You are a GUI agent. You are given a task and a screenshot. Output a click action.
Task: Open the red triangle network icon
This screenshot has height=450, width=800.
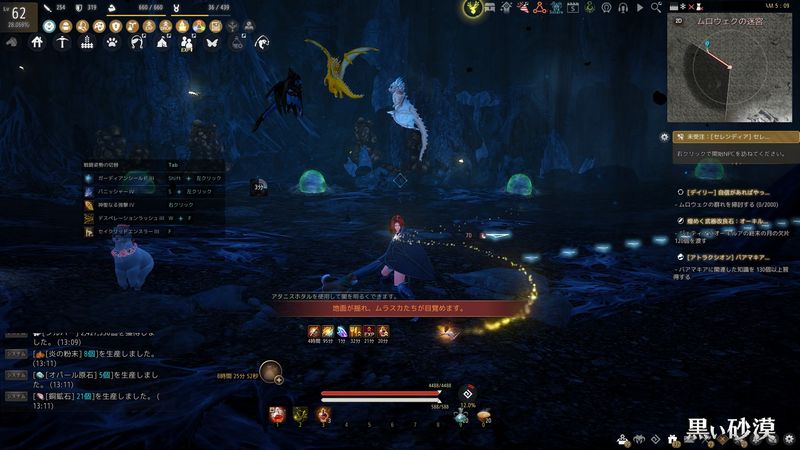coord(538,8)
